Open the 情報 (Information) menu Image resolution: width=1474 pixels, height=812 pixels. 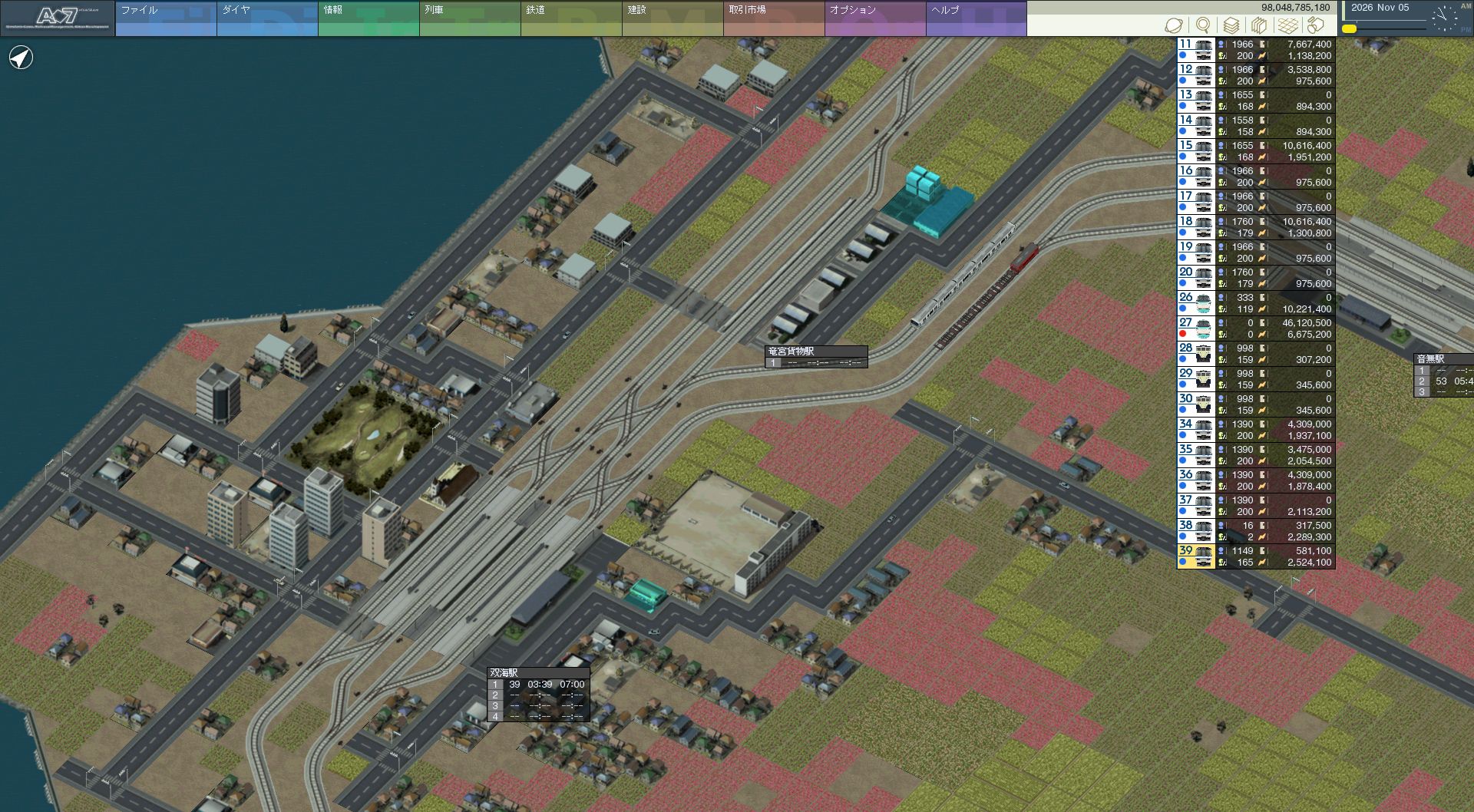pos(368,18)
